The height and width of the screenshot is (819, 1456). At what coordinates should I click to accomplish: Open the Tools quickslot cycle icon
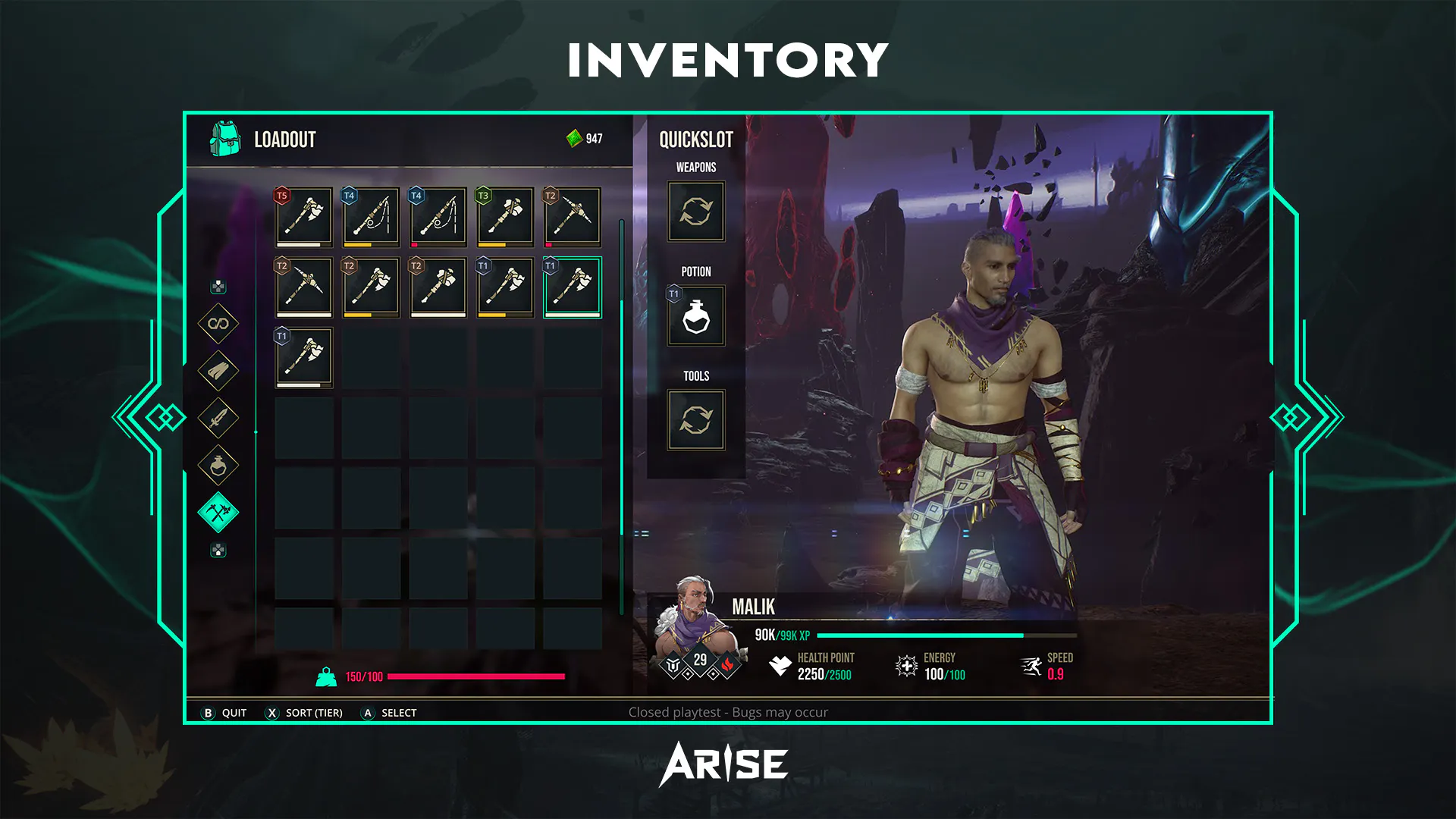click(695, 420)
